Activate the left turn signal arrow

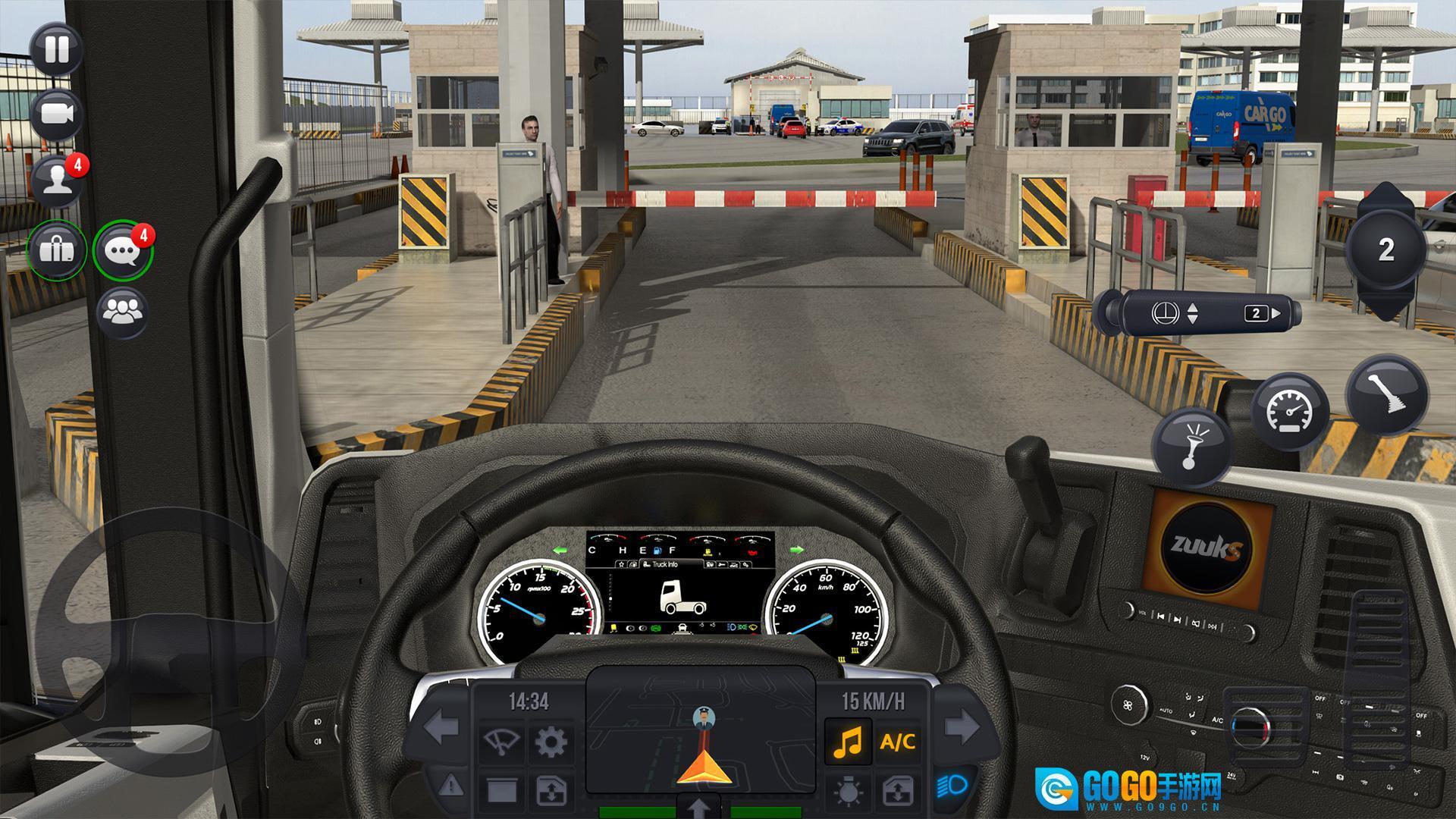coord(441,728)
